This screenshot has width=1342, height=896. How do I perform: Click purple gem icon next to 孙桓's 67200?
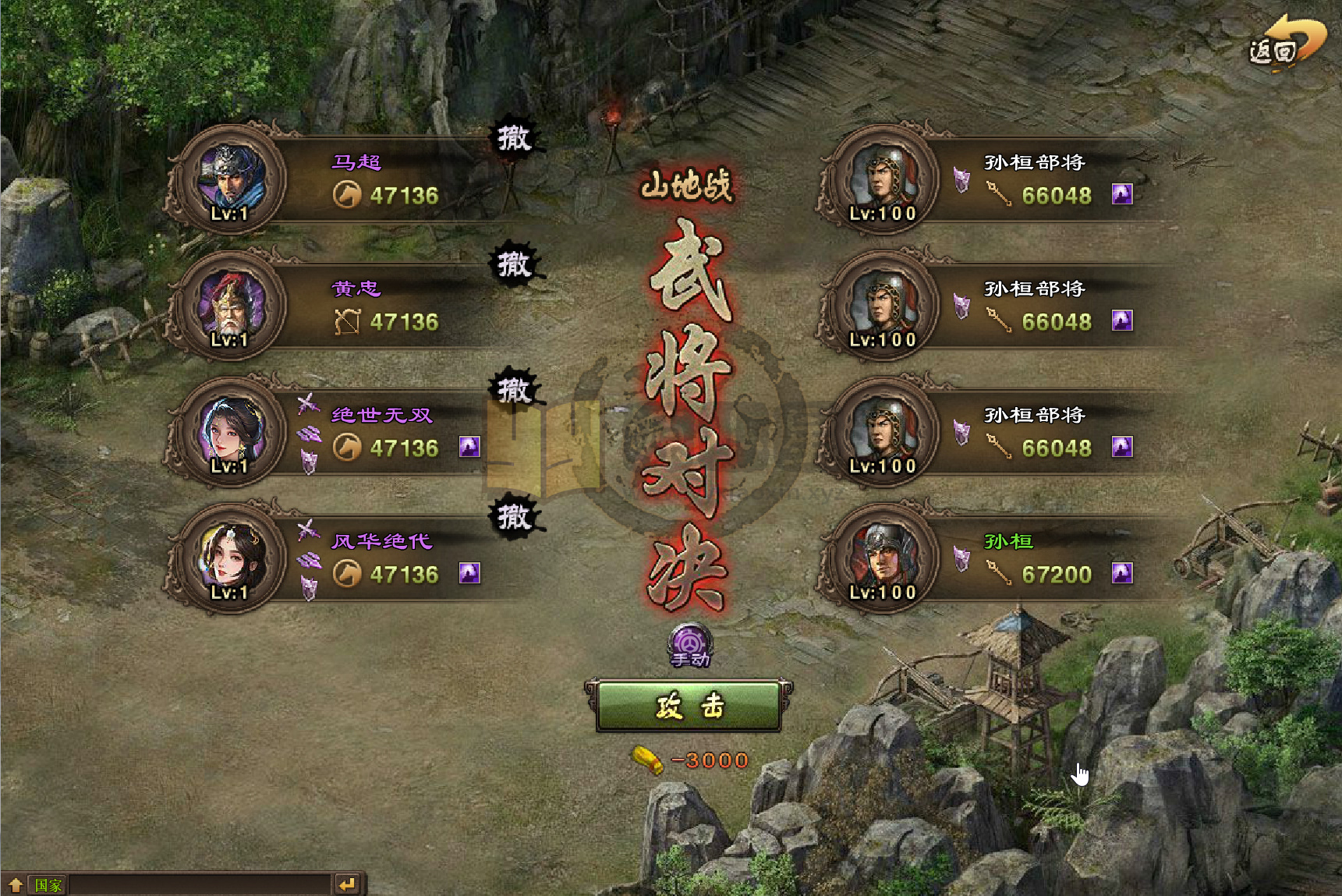[x=1124, y=573]
